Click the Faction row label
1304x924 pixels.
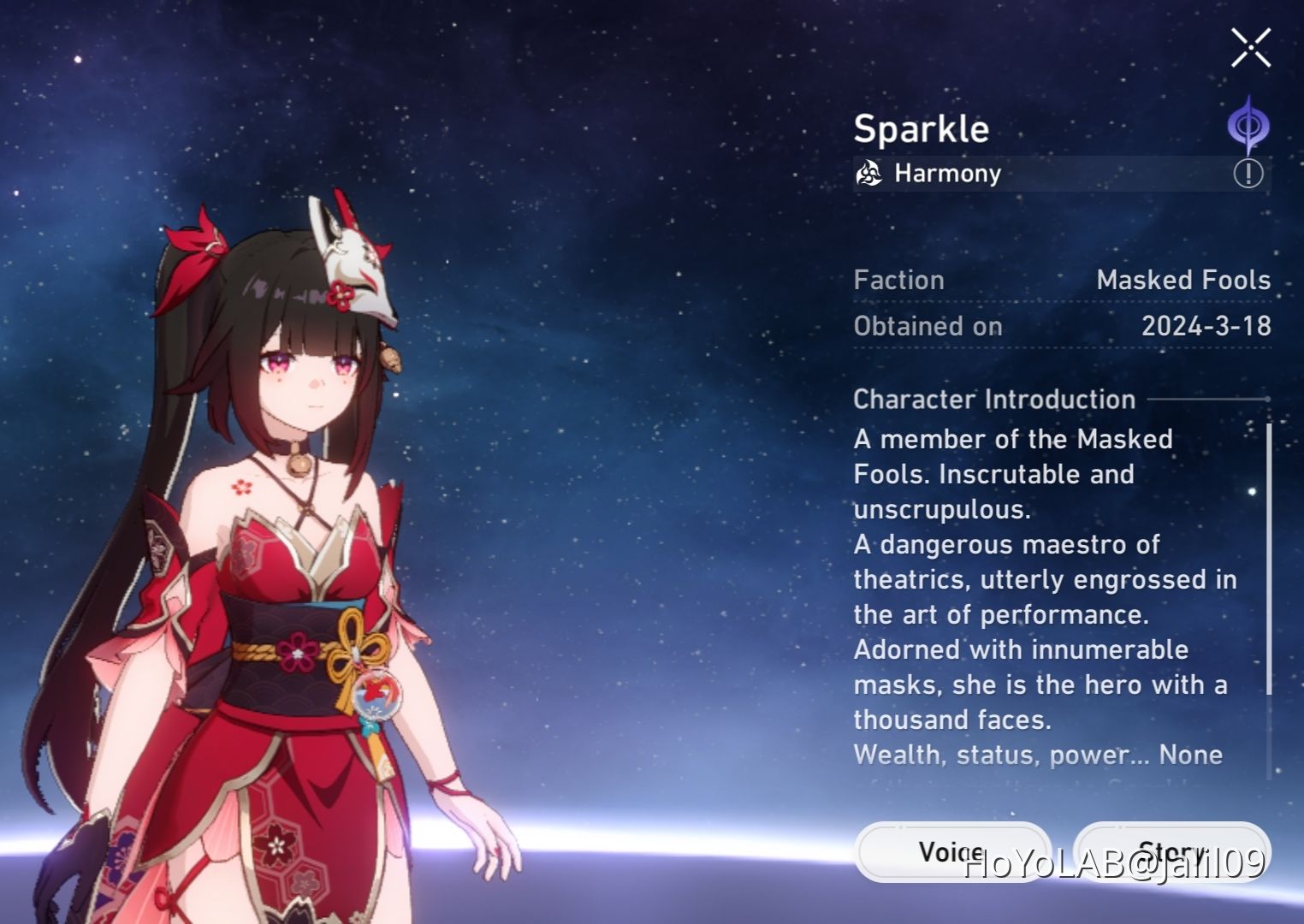coord(898,280)
